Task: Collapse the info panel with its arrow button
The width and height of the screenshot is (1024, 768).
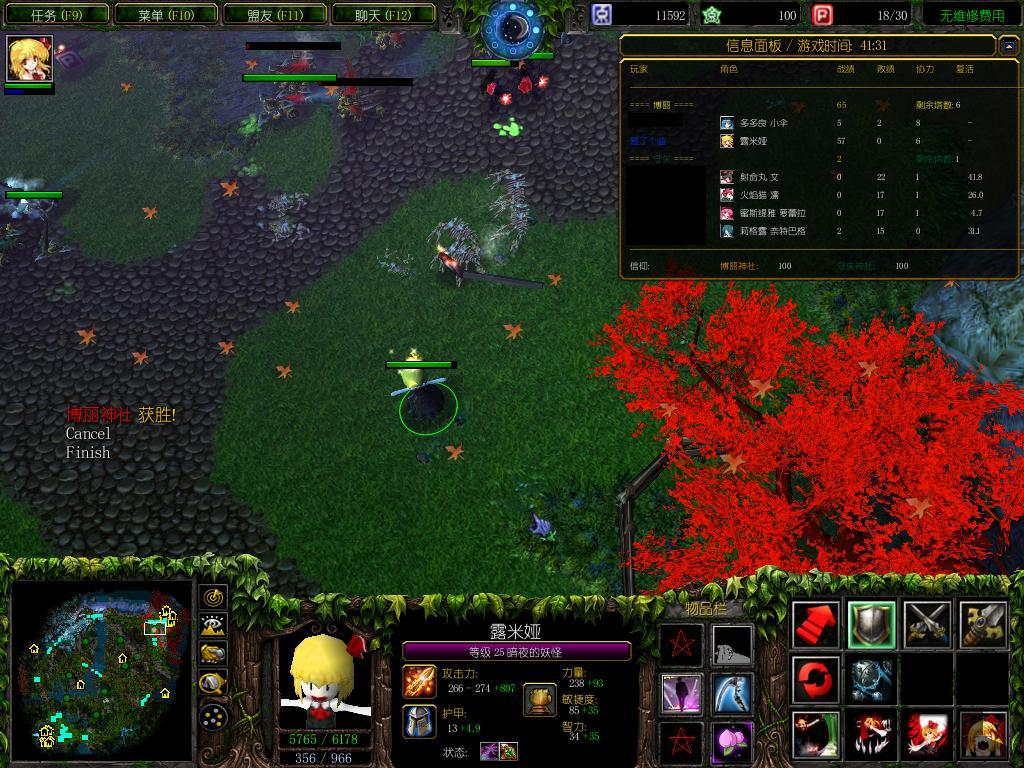Action: pos(1008,46)
